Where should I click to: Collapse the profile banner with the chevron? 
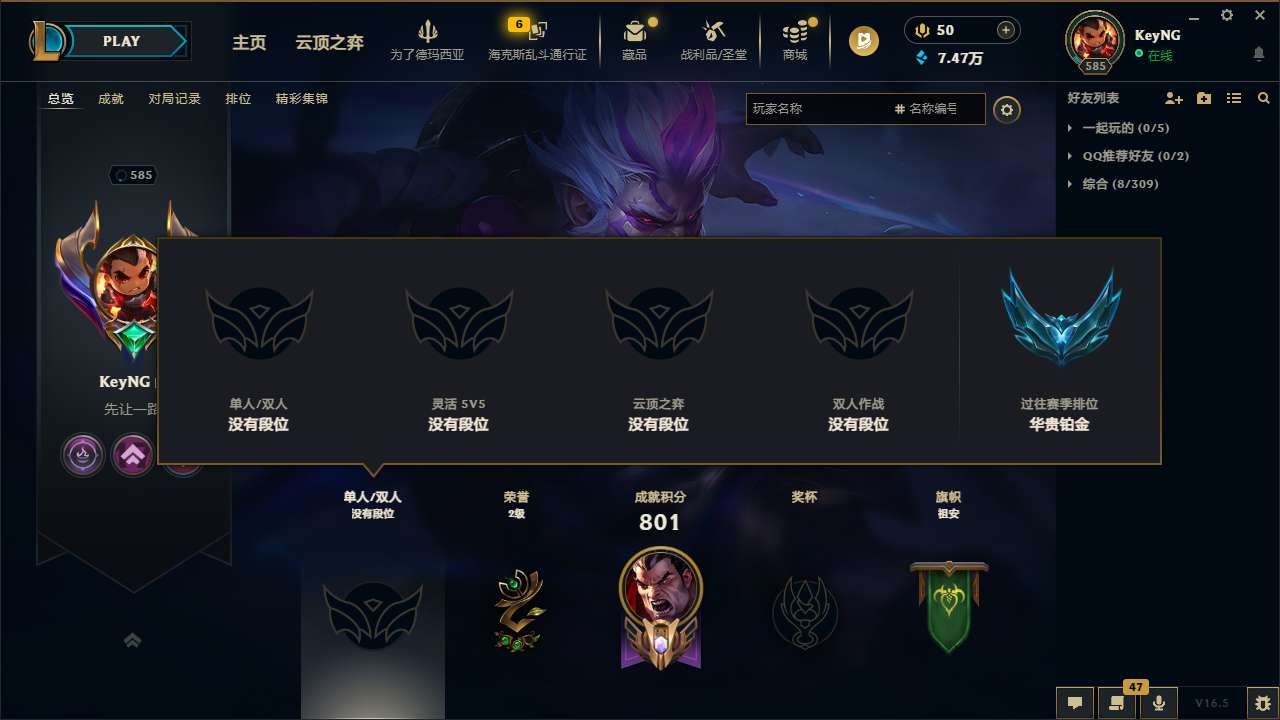coord(133,640)
